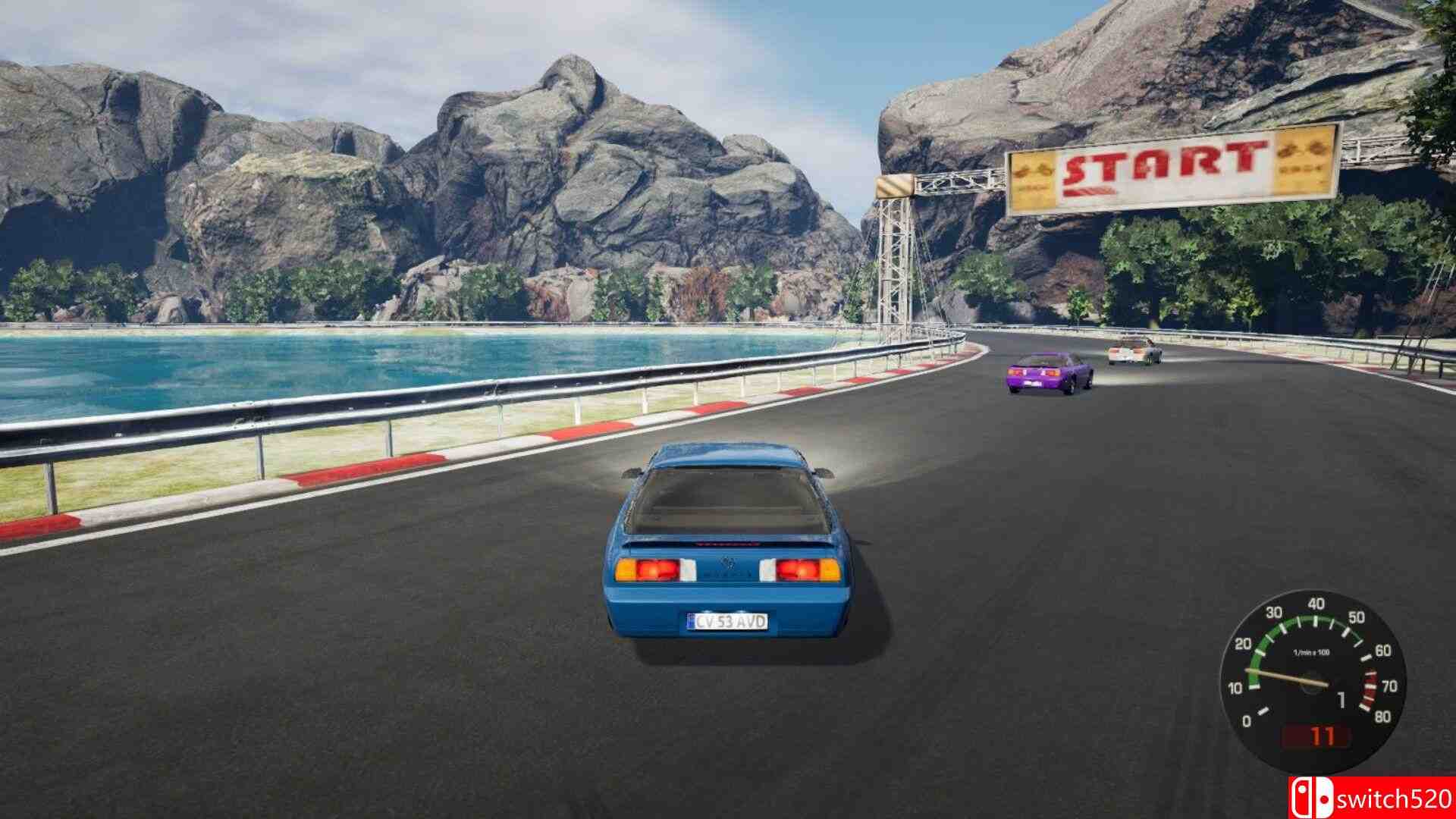Click the number 80 on the tachometer dial
This screenshot has height=819, width=1456.
point(1382,716)
